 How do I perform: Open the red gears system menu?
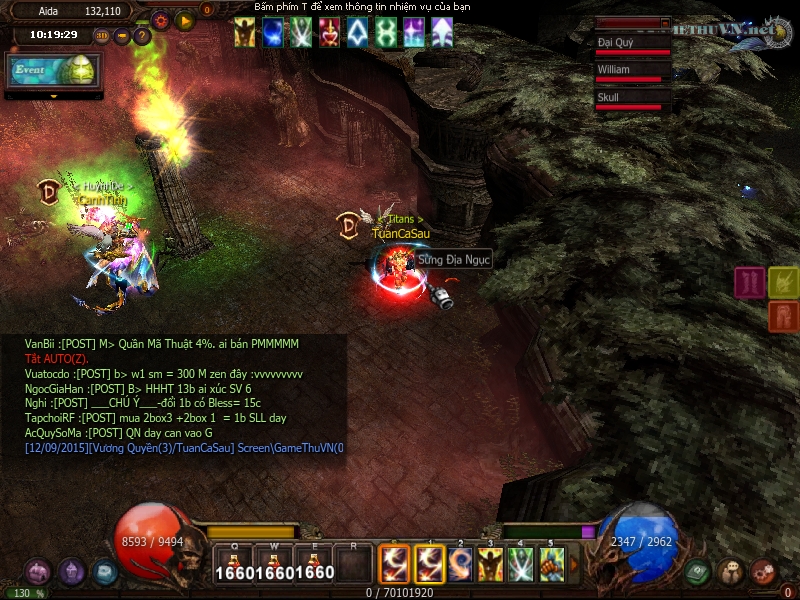pos(763,572)
